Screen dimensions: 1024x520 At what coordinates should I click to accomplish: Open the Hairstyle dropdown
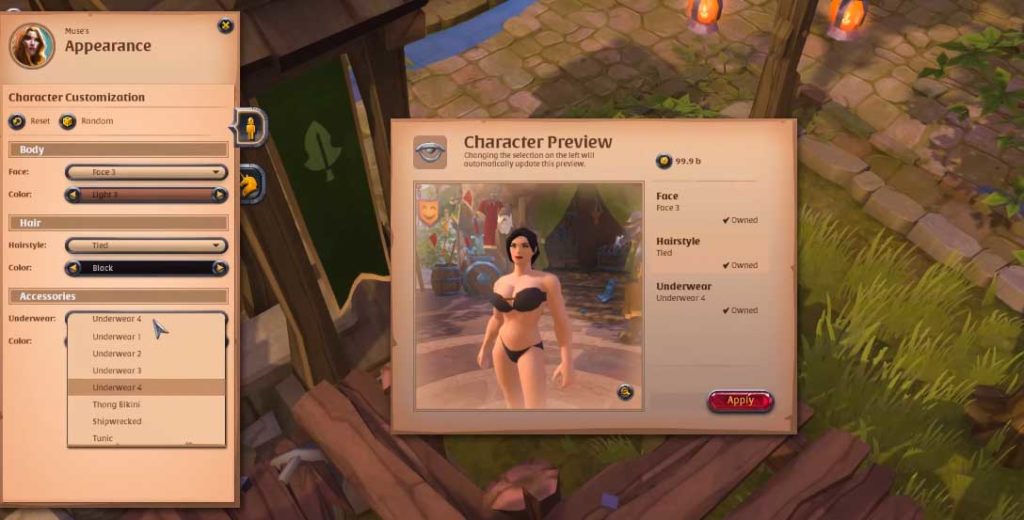(x=146, y=245)
